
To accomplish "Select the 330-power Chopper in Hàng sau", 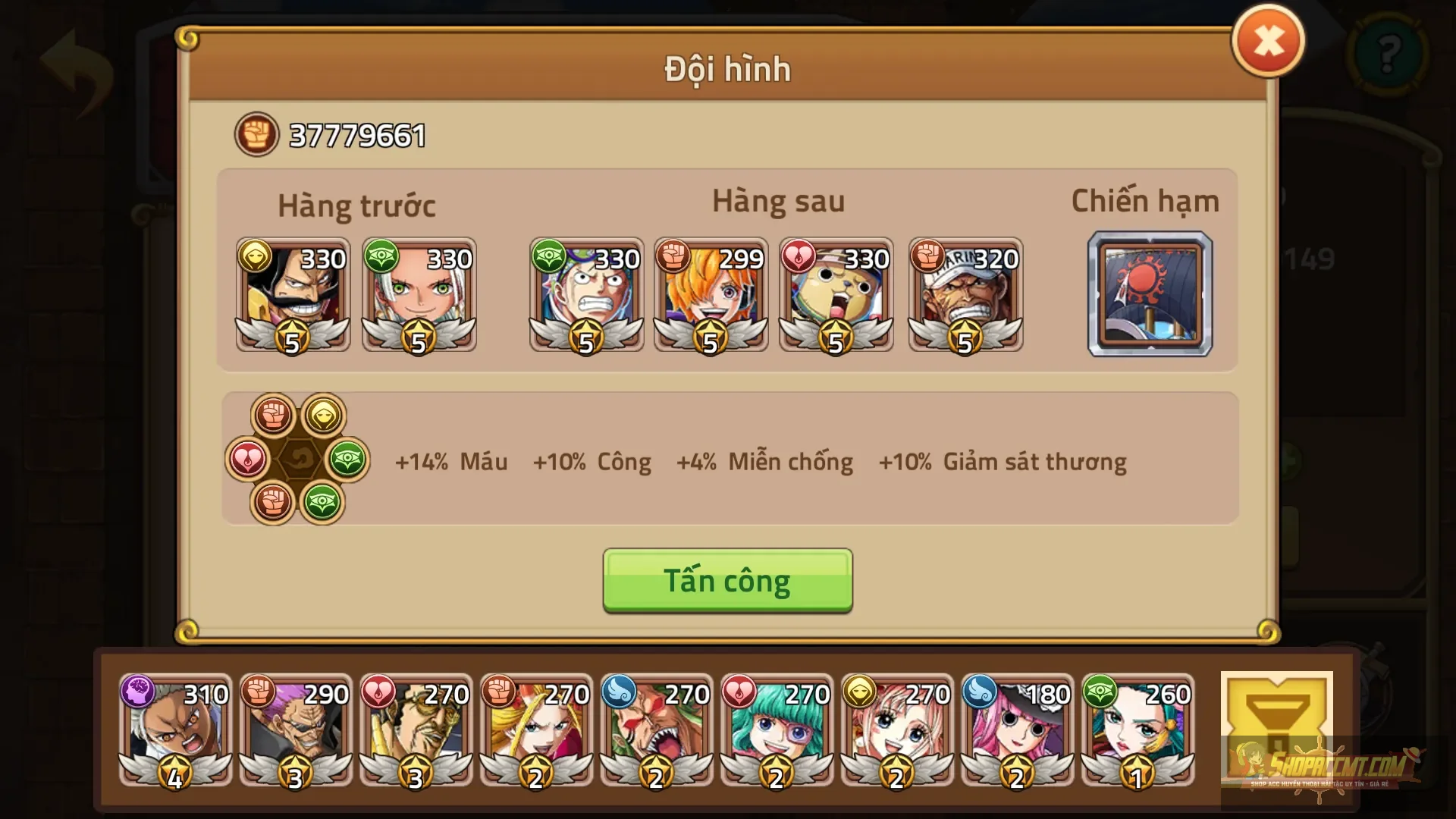I will [836, 296].
